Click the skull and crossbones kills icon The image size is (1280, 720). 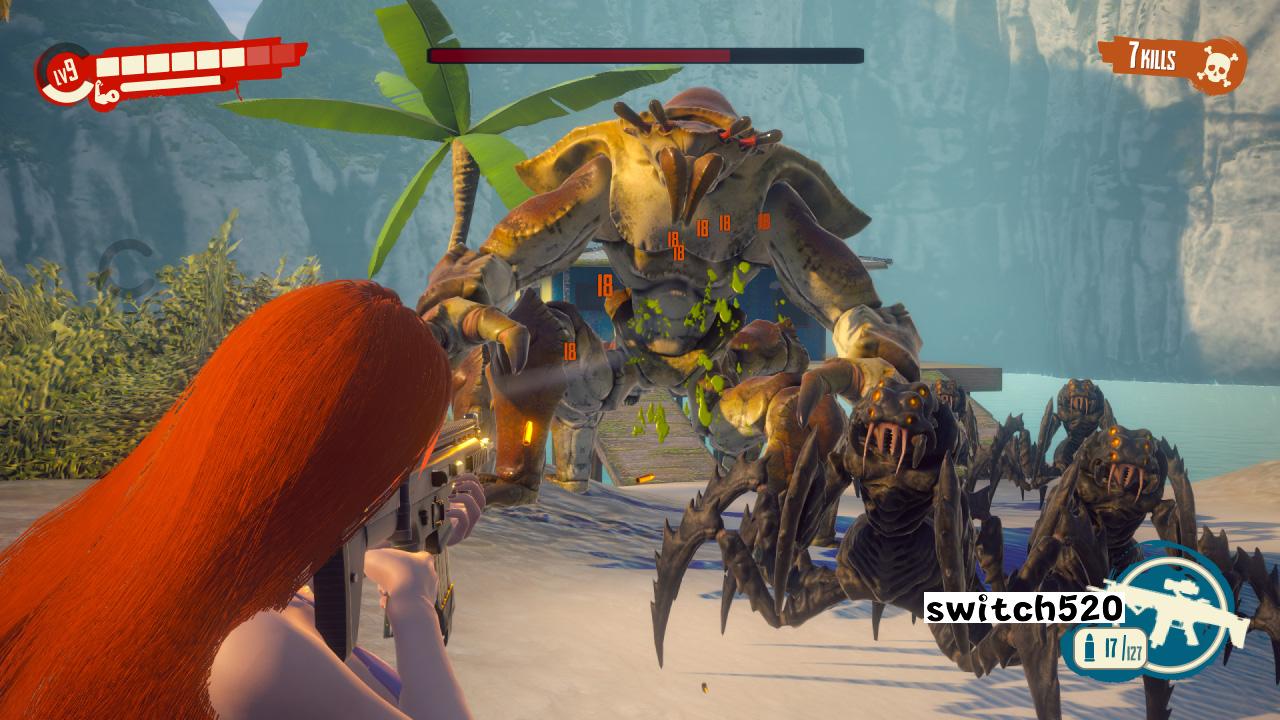(1216, 65)
